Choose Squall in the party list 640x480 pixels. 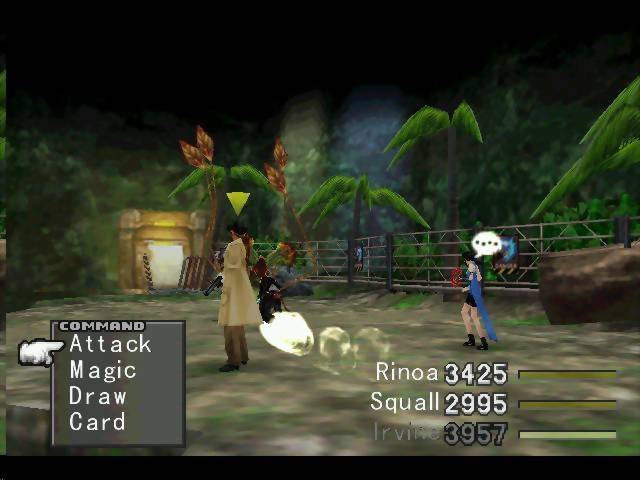[x=404, y=402]
